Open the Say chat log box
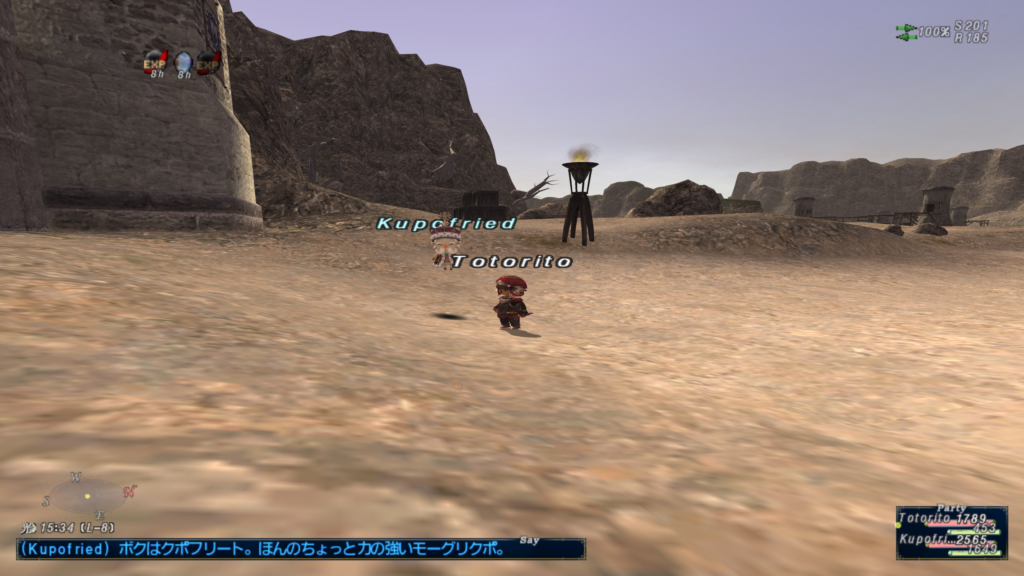 pos(300,548)
